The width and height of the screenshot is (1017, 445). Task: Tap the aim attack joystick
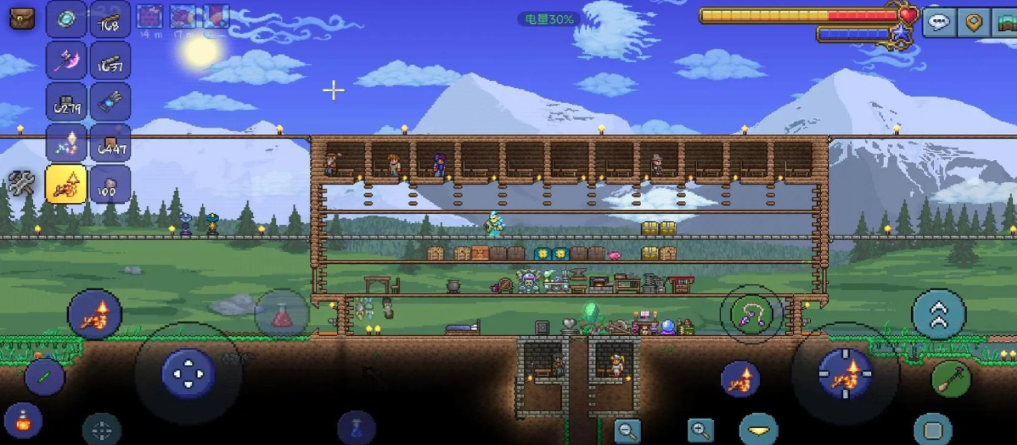845,375
